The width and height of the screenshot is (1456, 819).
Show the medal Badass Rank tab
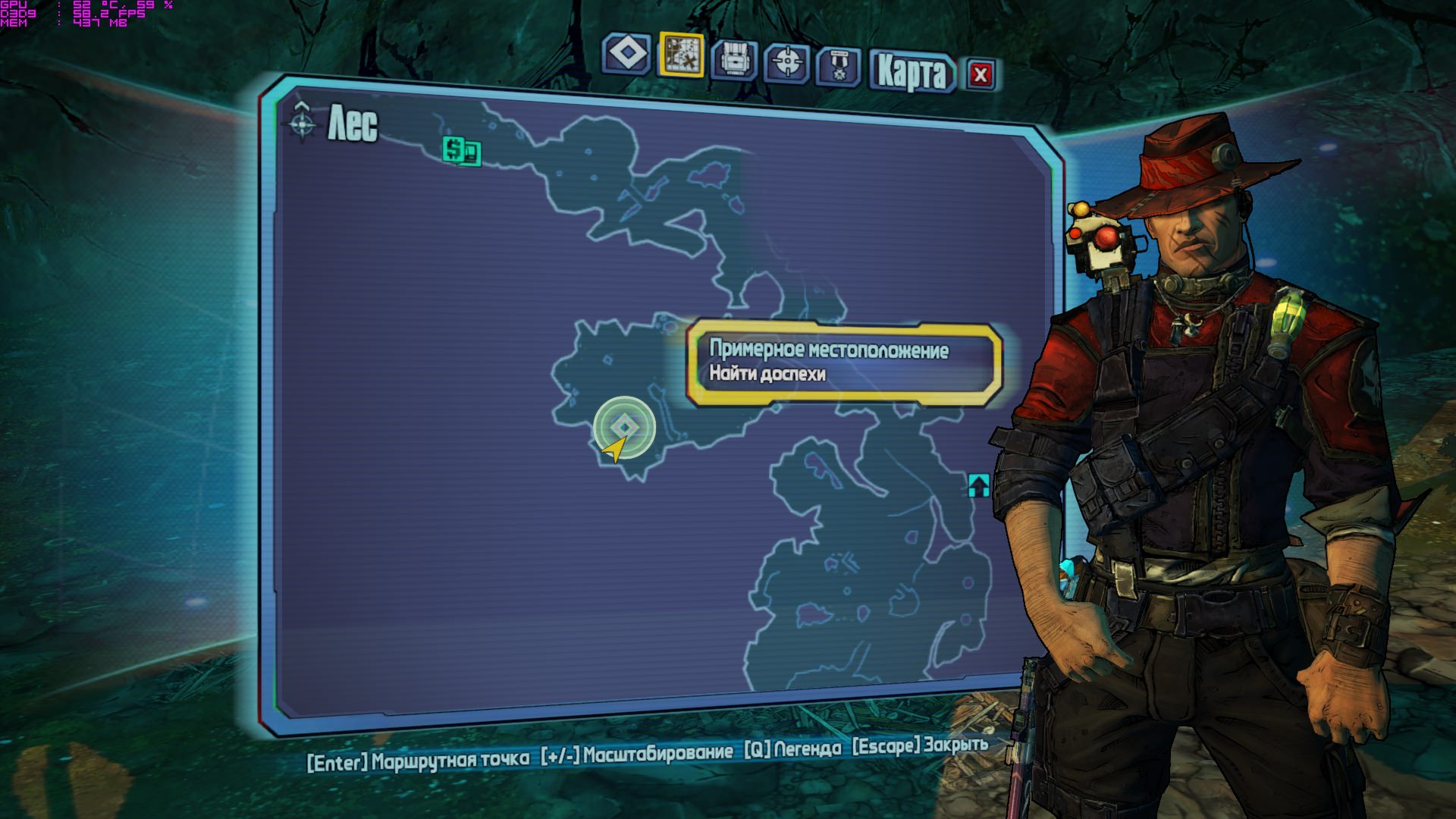point(838,66)
